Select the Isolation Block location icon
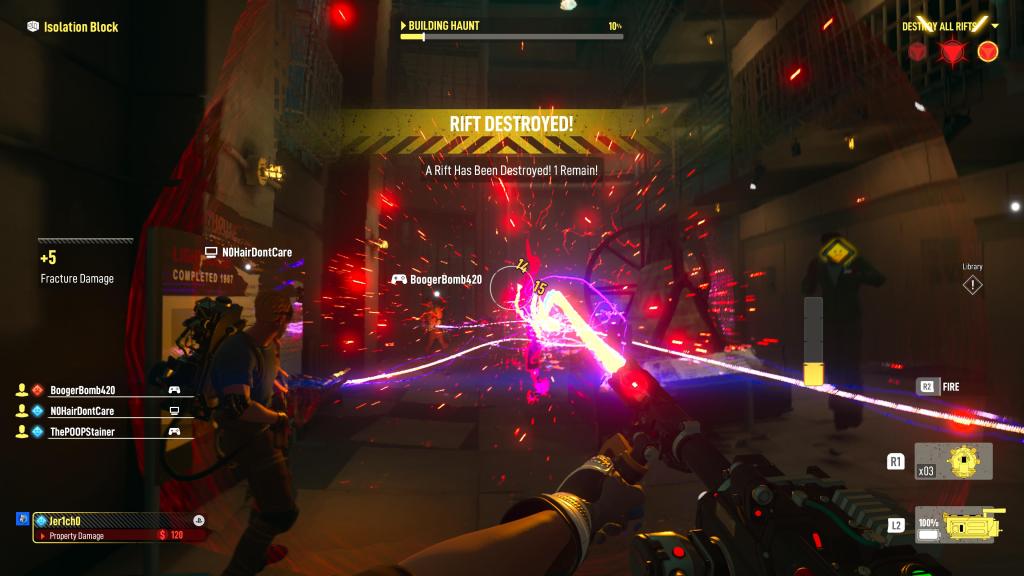Screen dimensions: 1024x576 [x=33, y=27]
